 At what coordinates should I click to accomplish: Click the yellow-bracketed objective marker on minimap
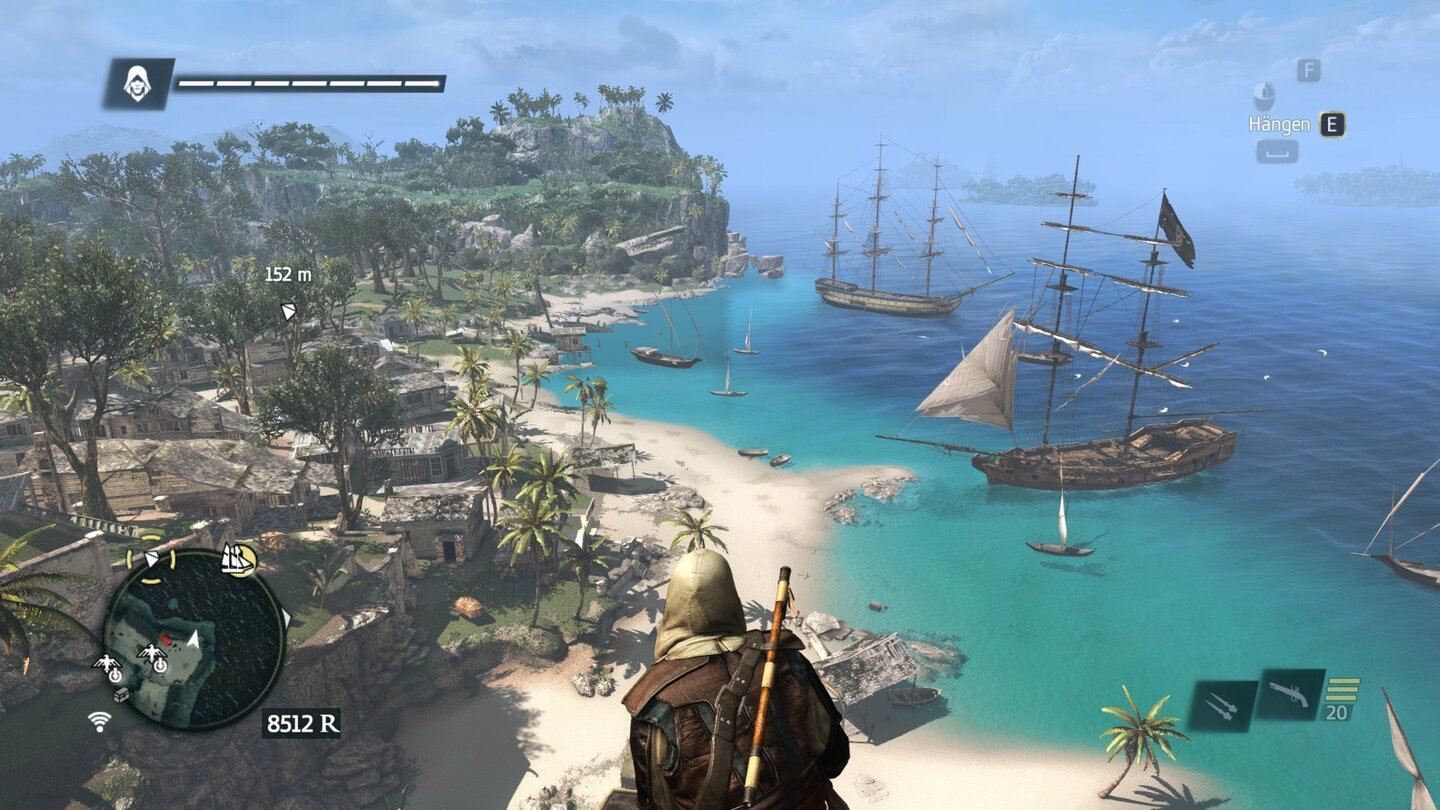pyautogui.click(x=150, y=560)
